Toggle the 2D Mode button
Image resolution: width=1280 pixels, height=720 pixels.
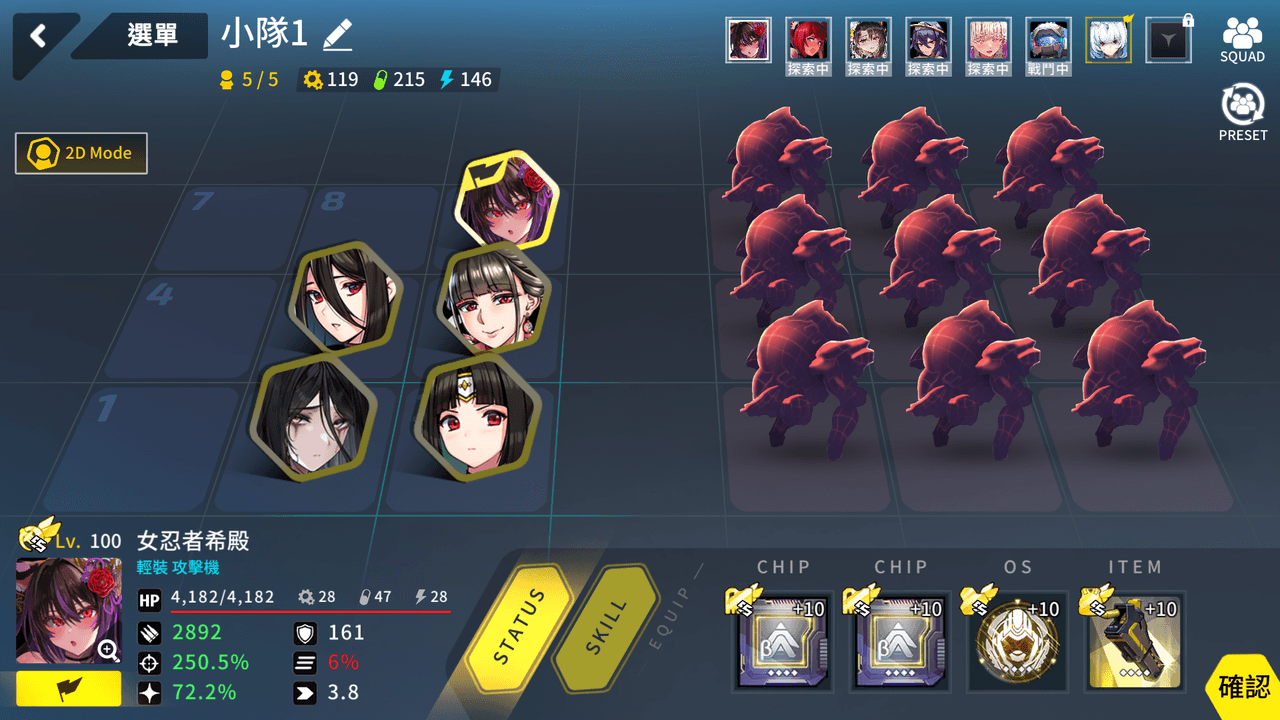coord(82,153)
